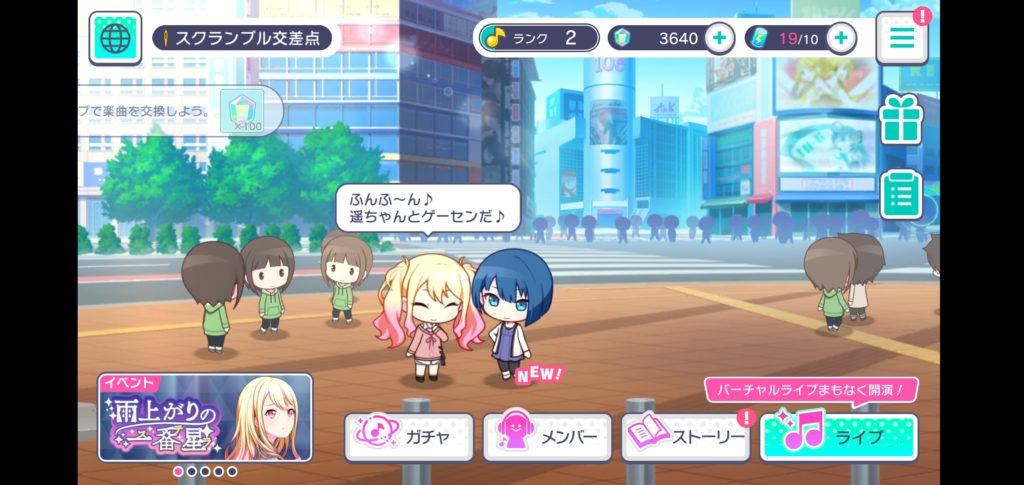Open the gift box present inbox
The height and width of the screenshot is (485, 1024).
pos(900,119)
